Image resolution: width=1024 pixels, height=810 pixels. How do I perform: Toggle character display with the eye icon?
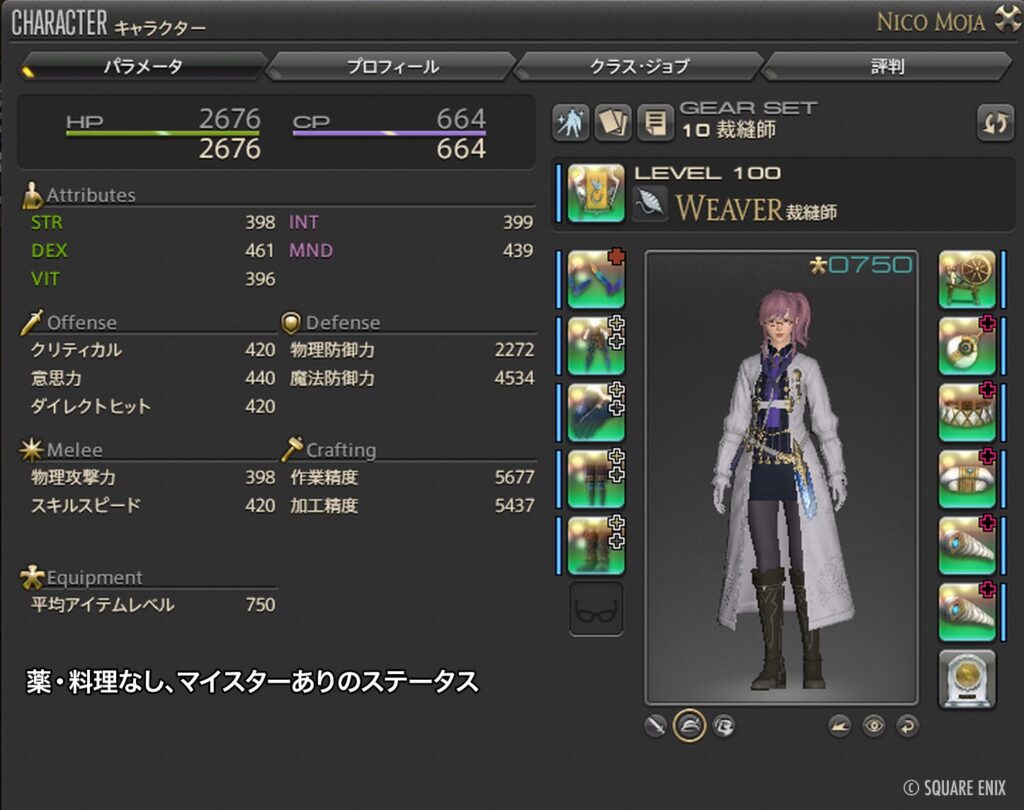pos(874,727)
